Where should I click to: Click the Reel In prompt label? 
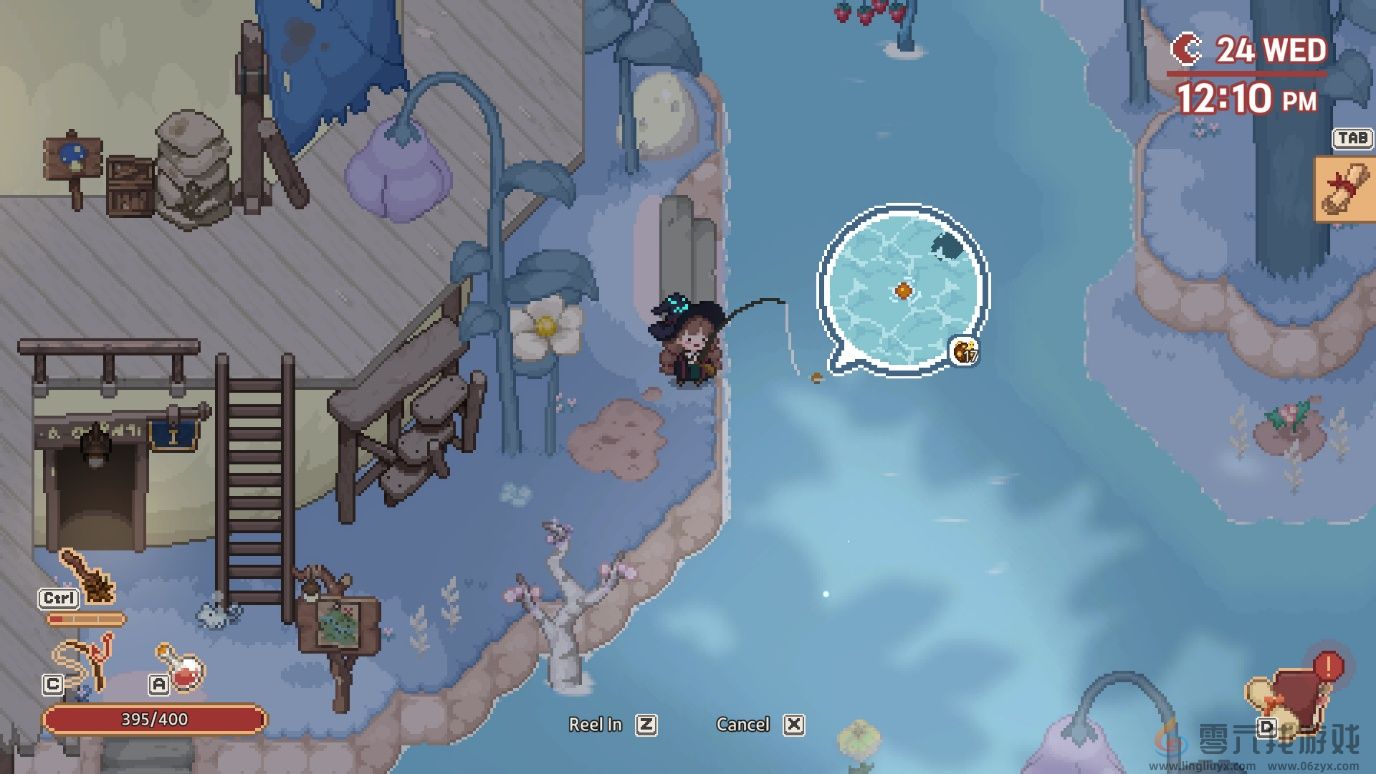pyautogui.click(x=595, y=725)
